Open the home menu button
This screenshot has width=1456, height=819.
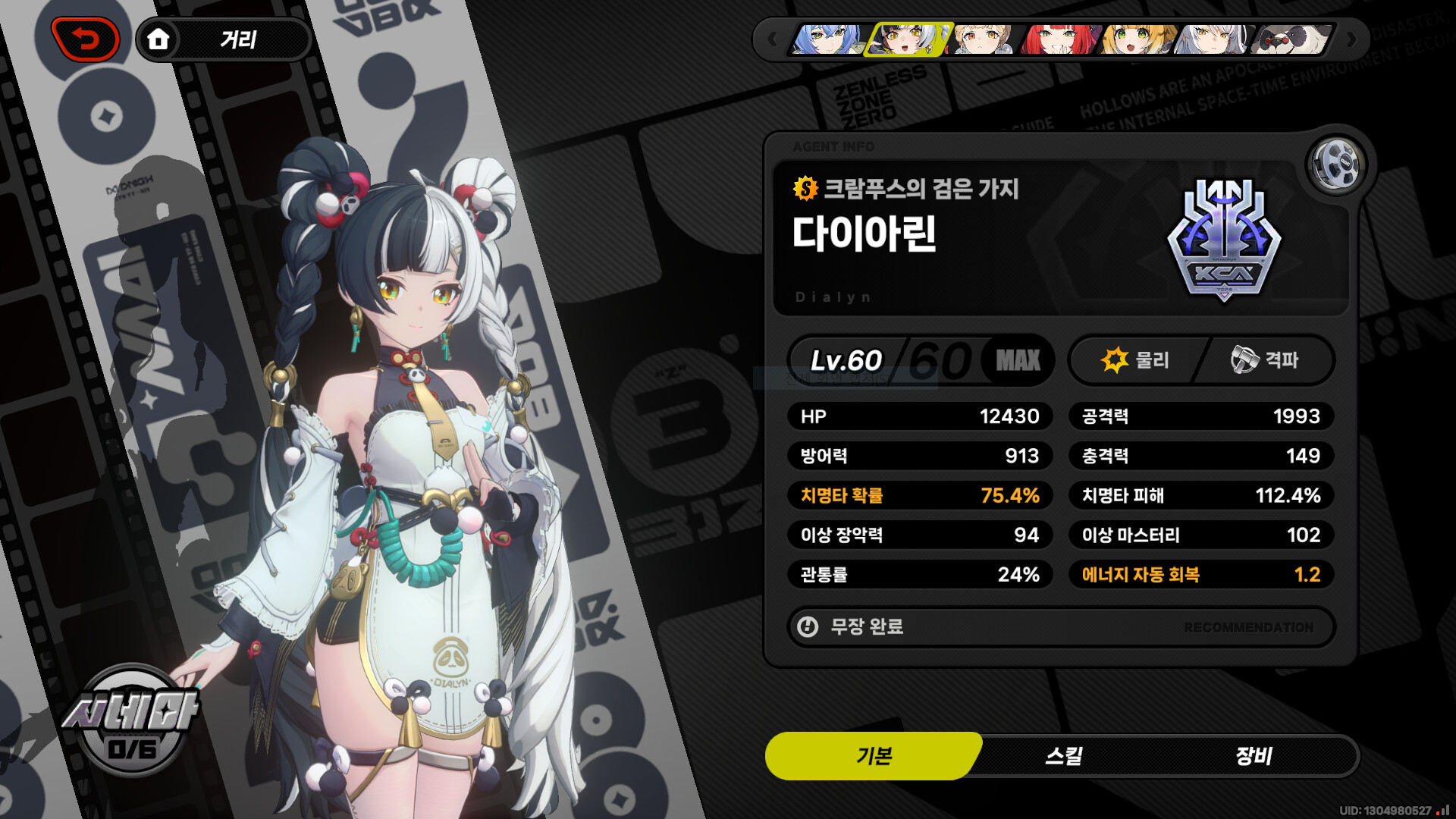pos(158,39)
